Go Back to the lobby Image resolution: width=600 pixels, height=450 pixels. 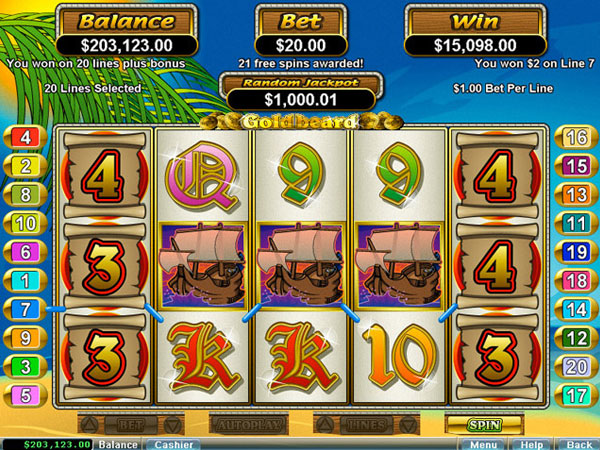(578, 443)
